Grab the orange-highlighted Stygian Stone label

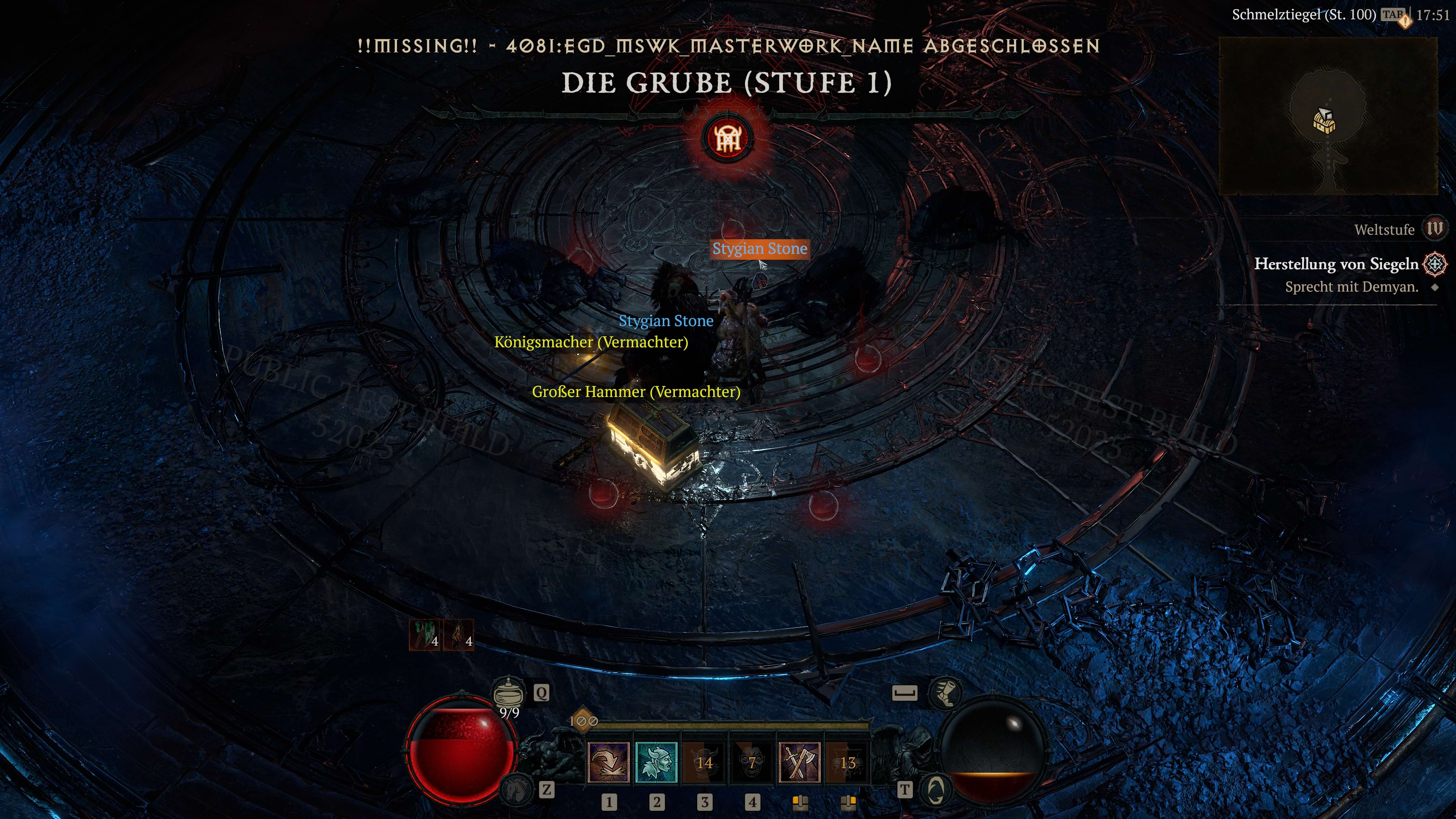(x=759, y=249)
